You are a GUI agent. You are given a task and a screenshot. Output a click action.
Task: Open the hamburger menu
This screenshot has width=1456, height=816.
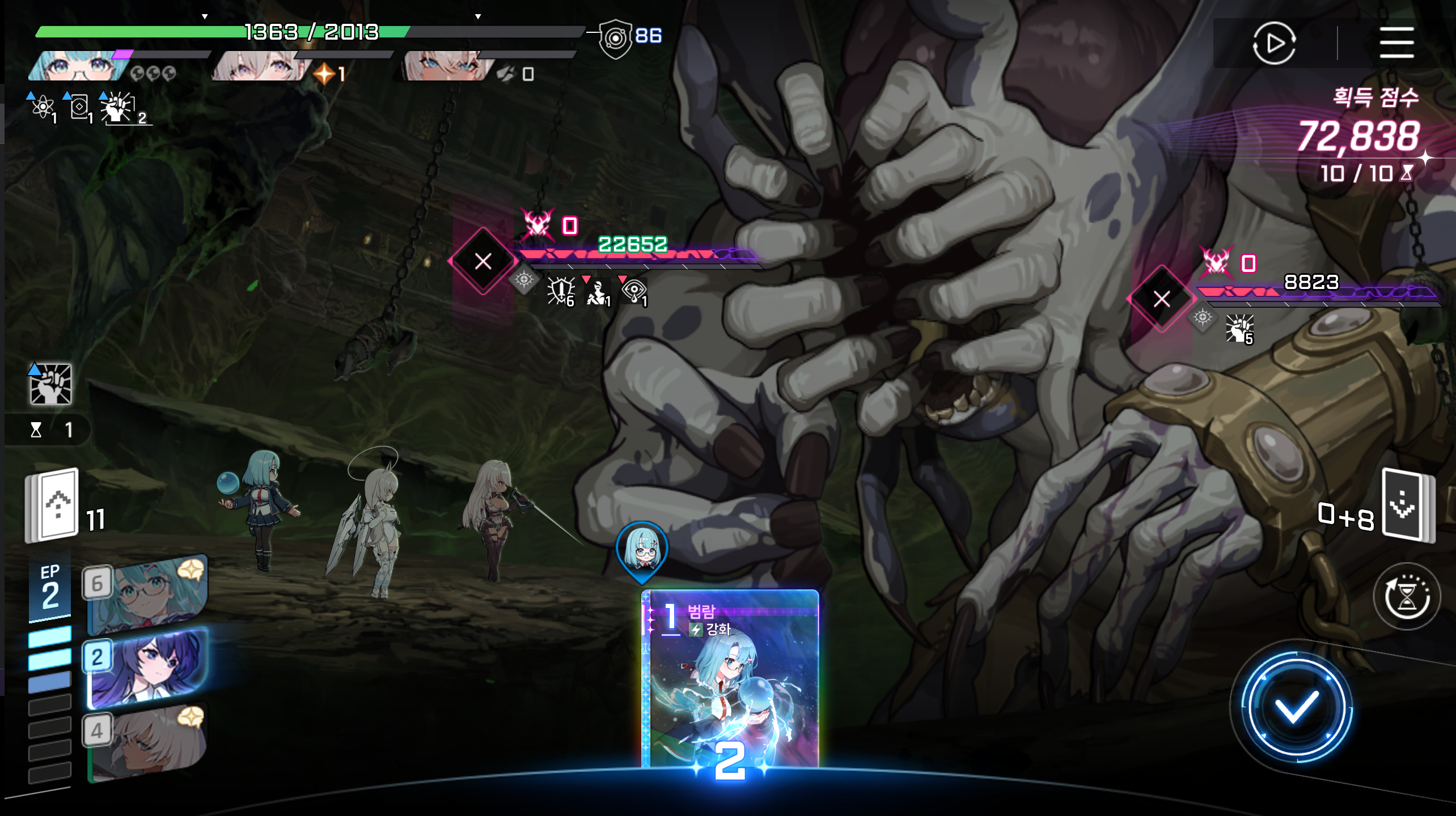[1396, 42]
